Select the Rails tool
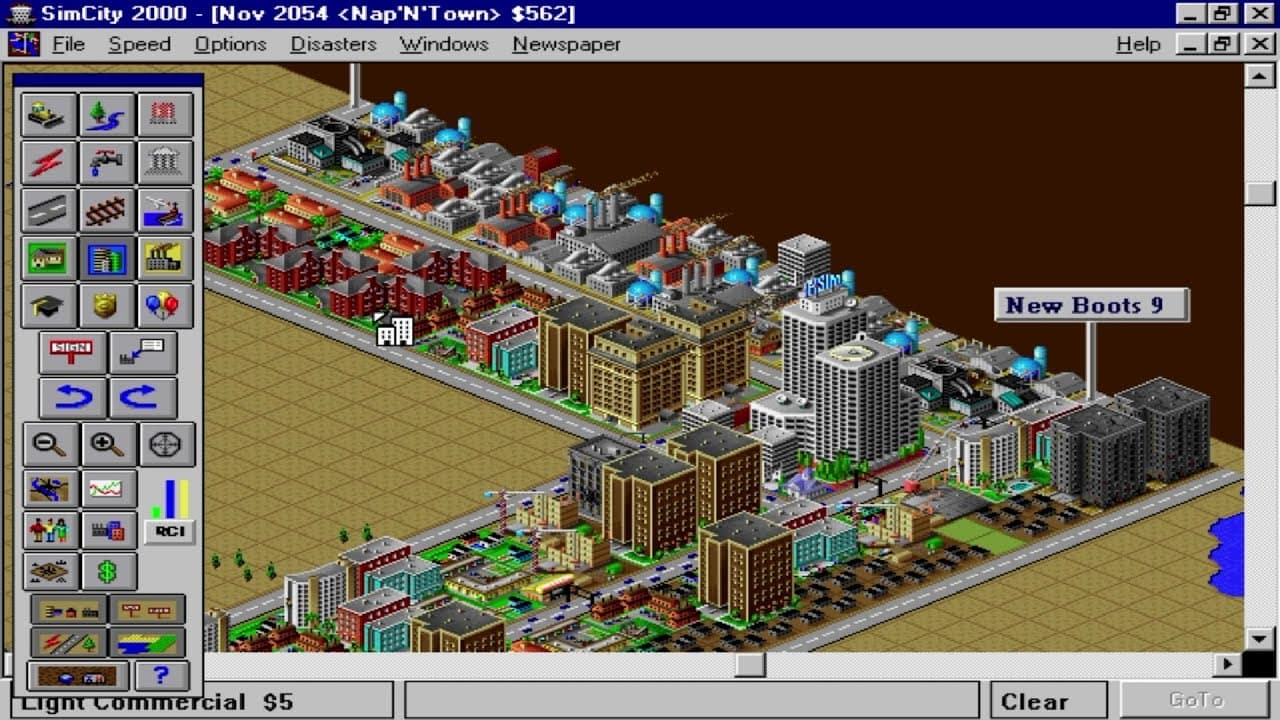 coord(107,210)
